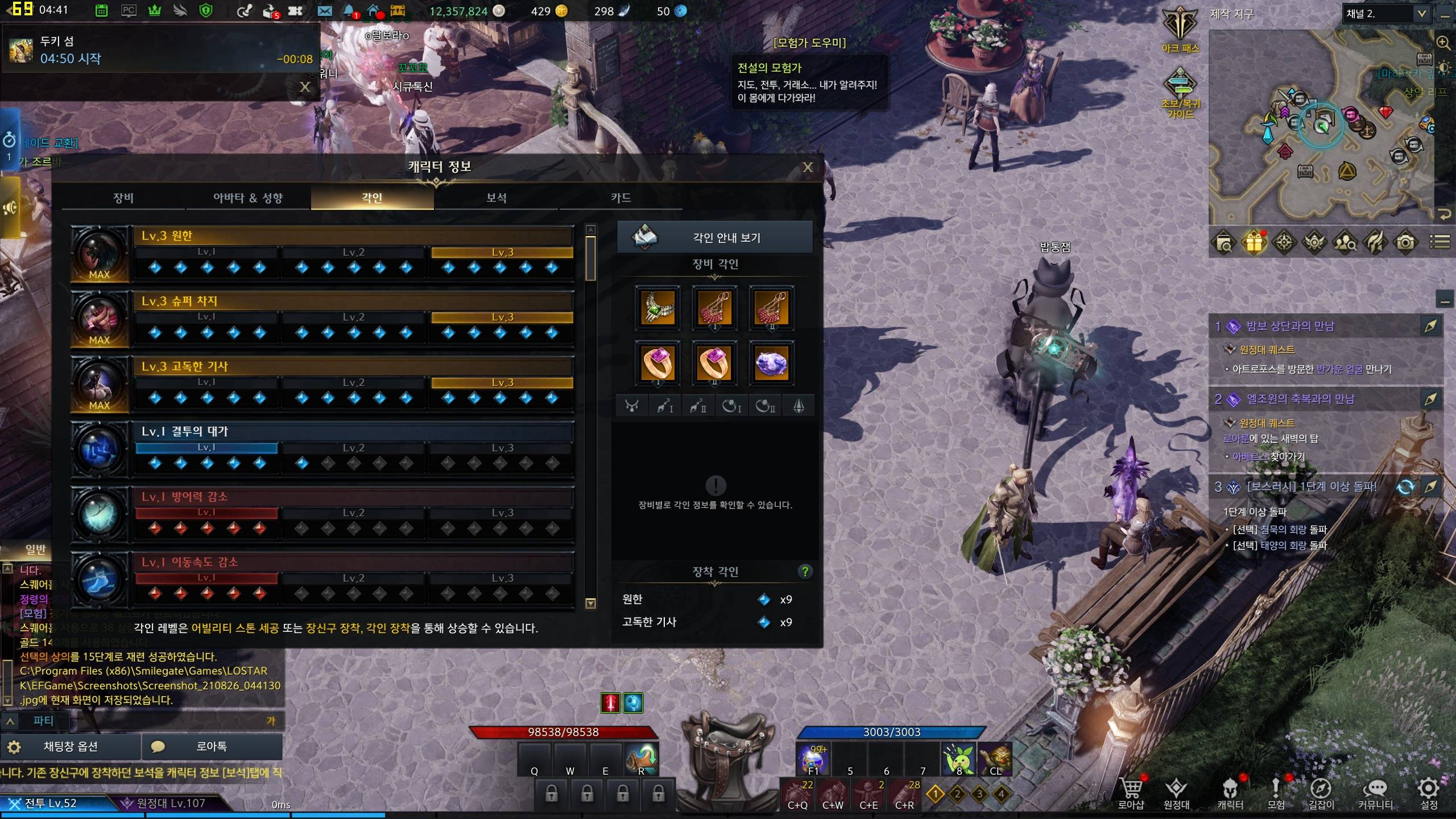This screenshot has height=819, width=1456.
Task: Open the 아바타 & 성향 tab
Action: pos(248,198)
